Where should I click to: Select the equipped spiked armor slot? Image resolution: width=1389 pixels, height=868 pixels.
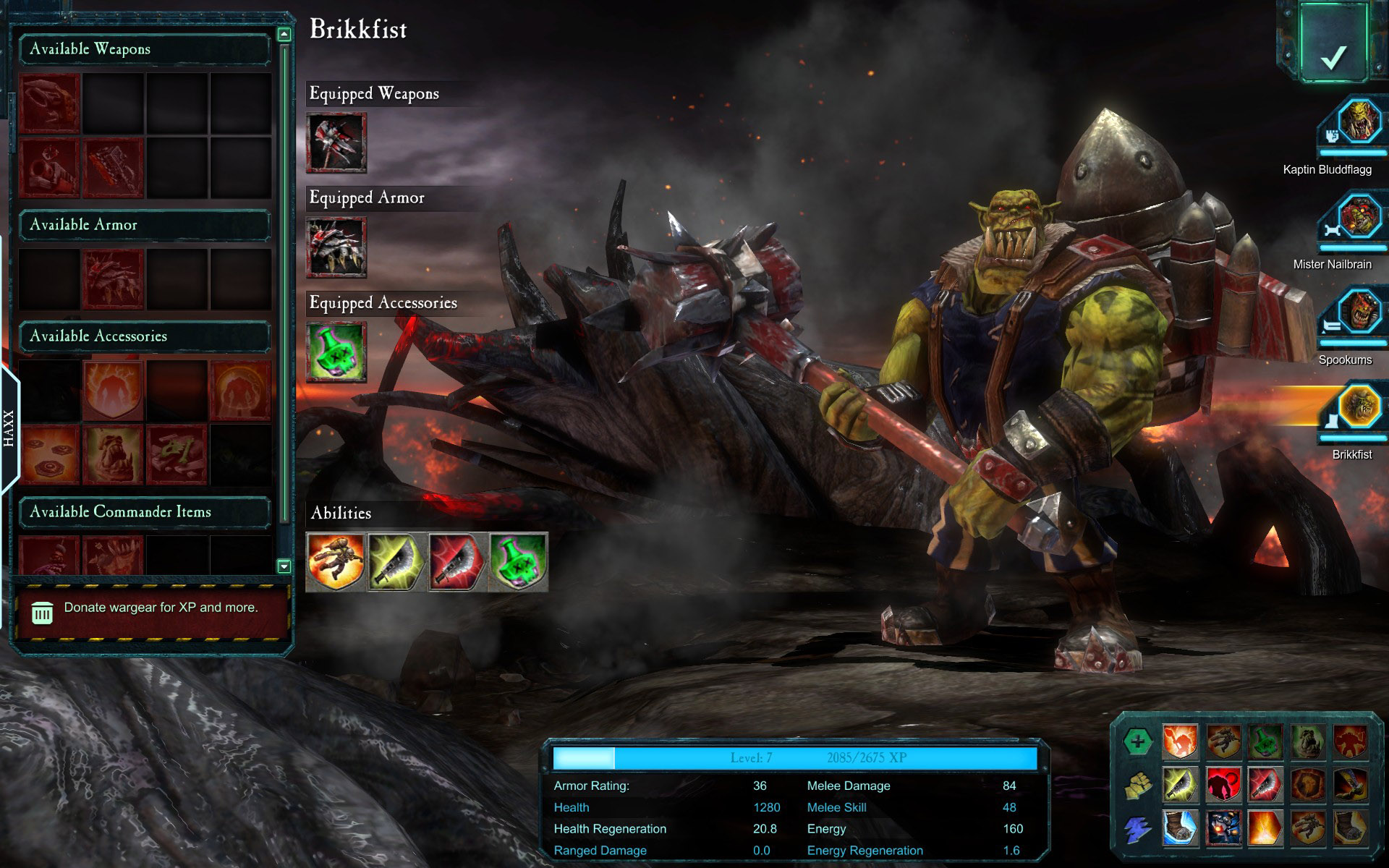(x=336, y=247)
